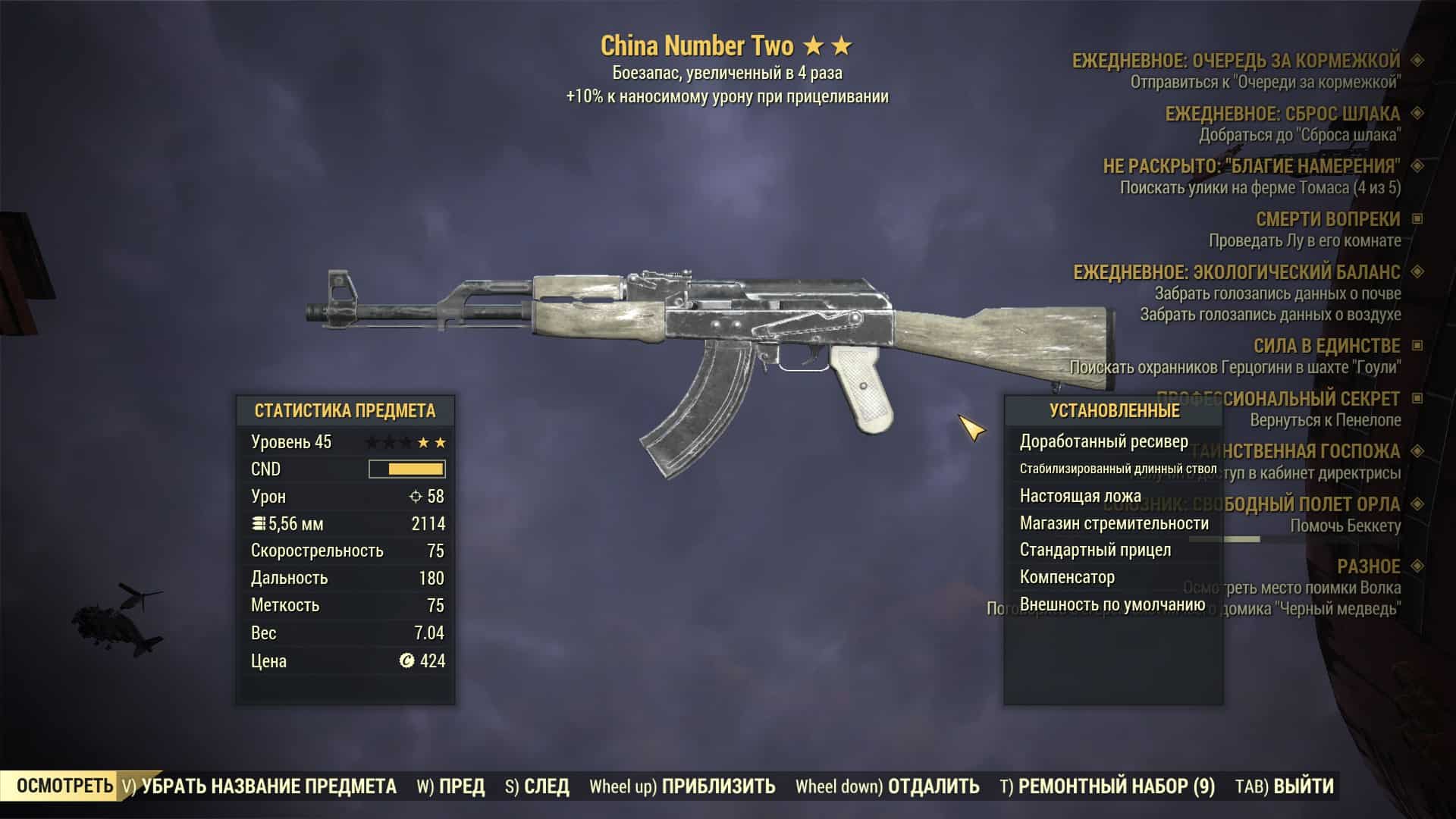Open the Разное quest category
The image size is (1456, 819).
coord(1368,566)
